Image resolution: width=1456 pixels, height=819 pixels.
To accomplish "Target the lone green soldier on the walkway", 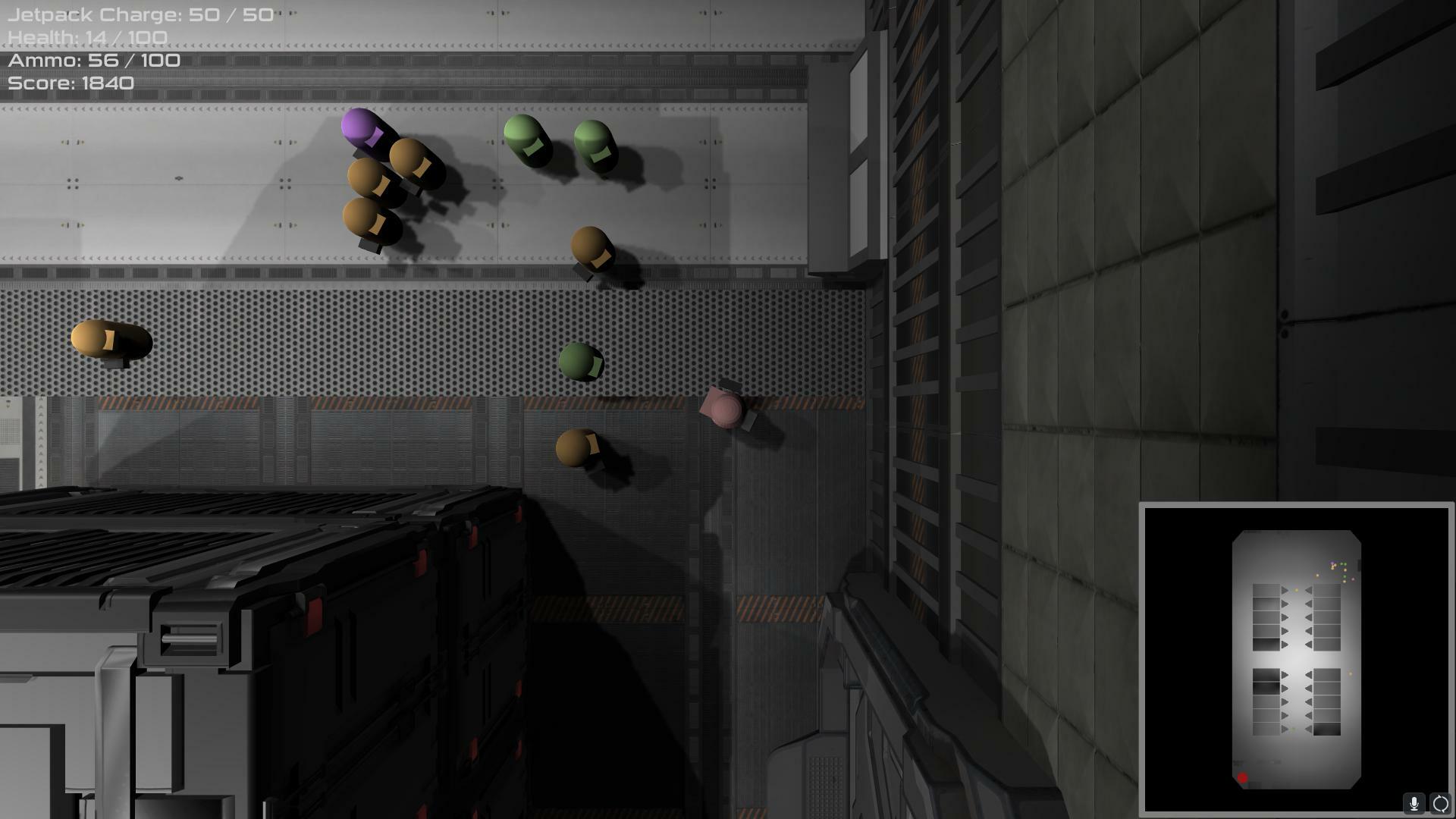I will tap(580, 362).
